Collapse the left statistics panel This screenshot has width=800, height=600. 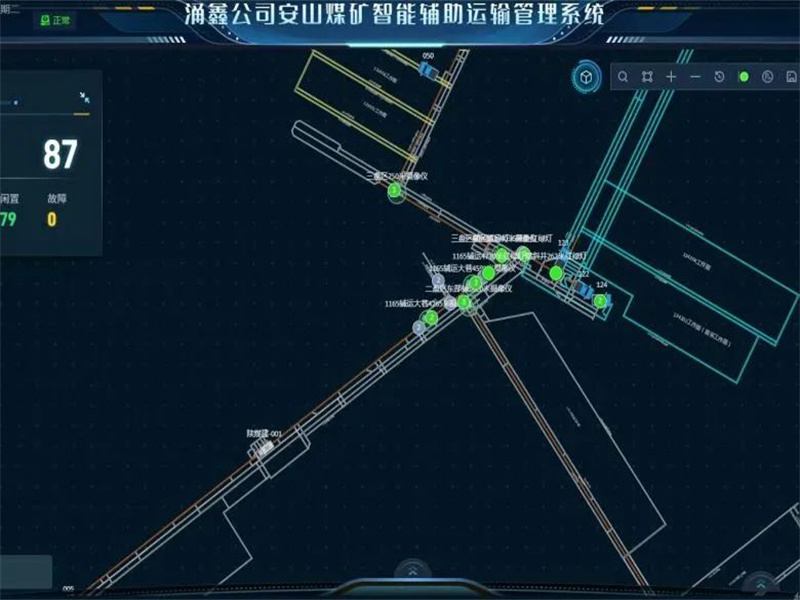point(84,97)
